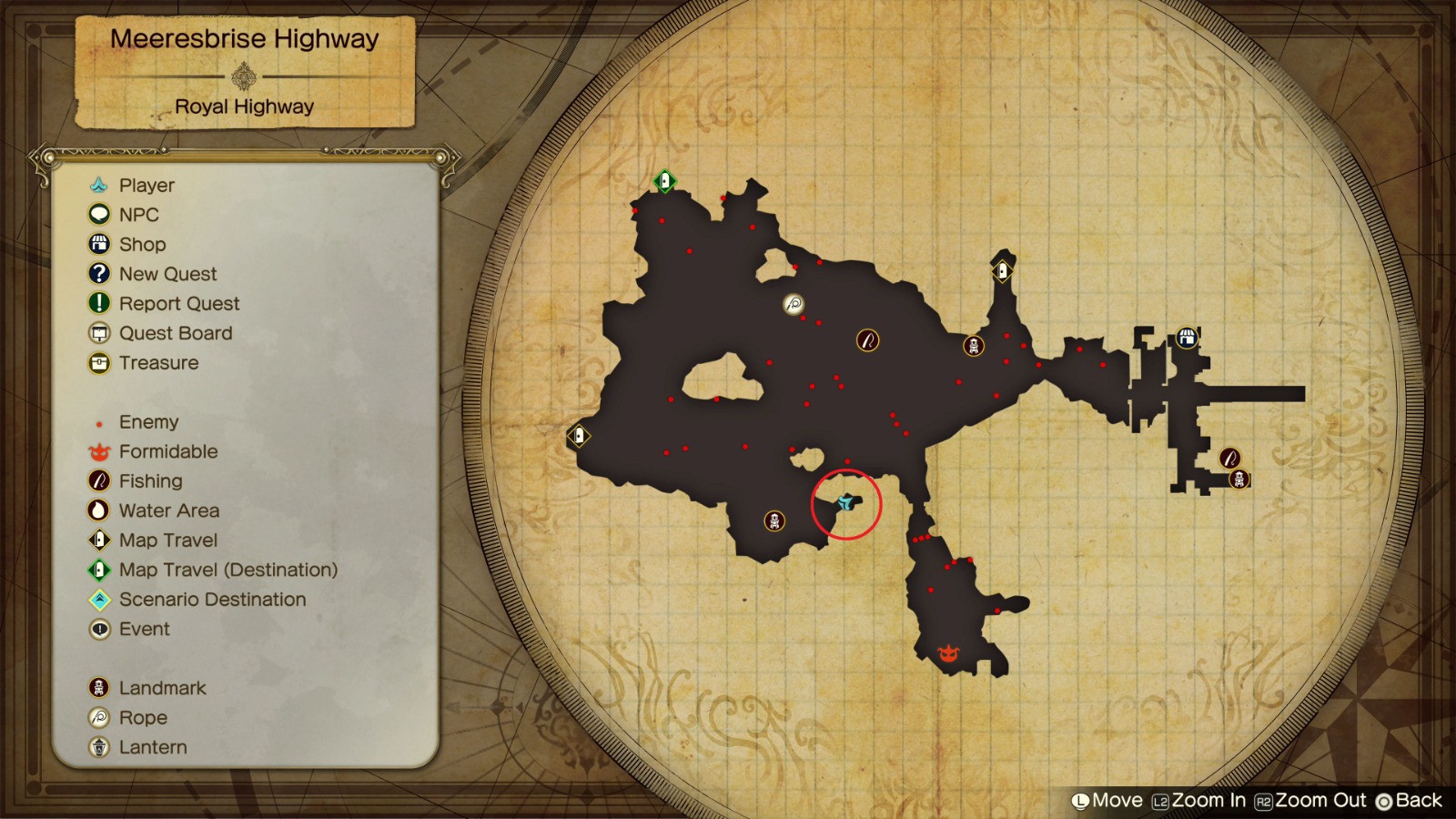Select the Map Travel point on the western edge

[580, 436]
